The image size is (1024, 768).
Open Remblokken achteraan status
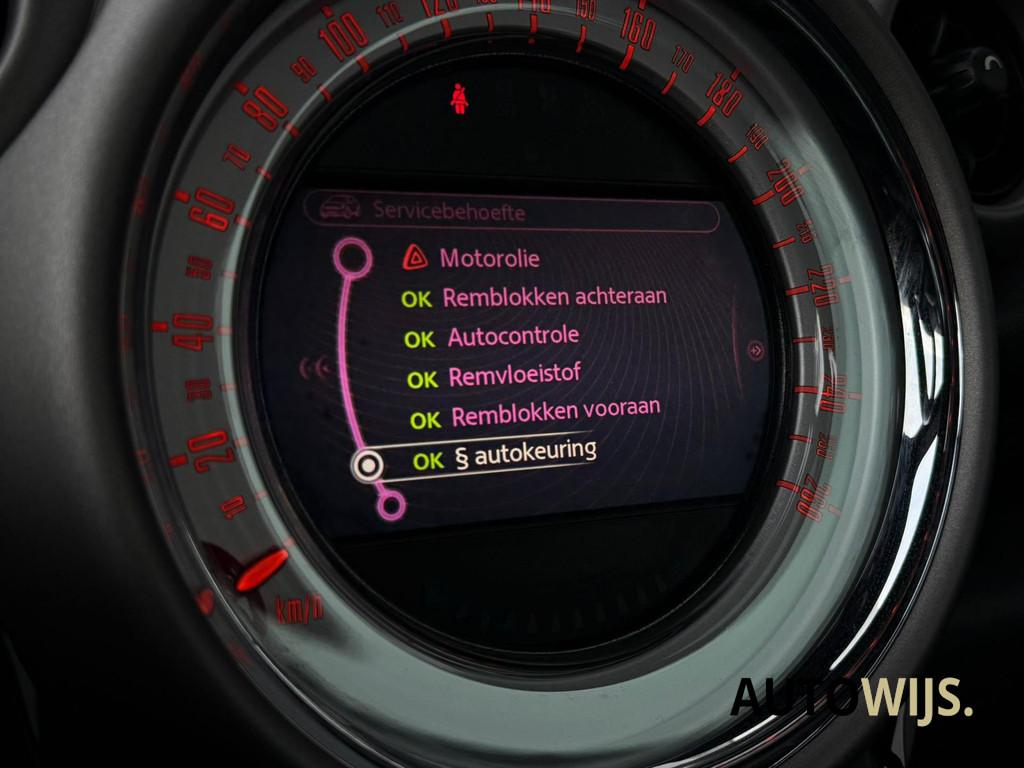554,297
